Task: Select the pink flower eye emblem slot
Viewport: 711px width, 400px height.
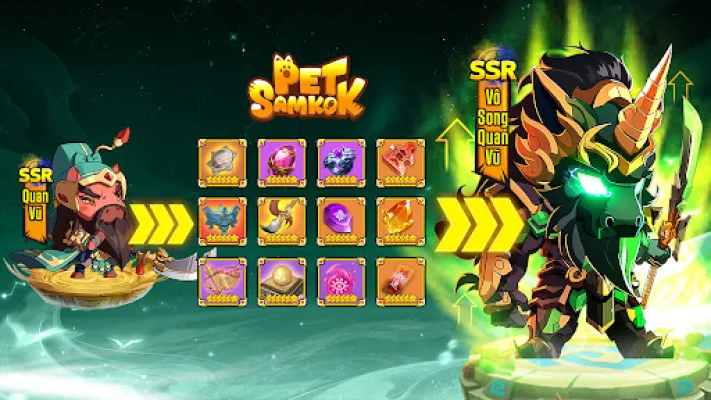Action: (341, 281)
